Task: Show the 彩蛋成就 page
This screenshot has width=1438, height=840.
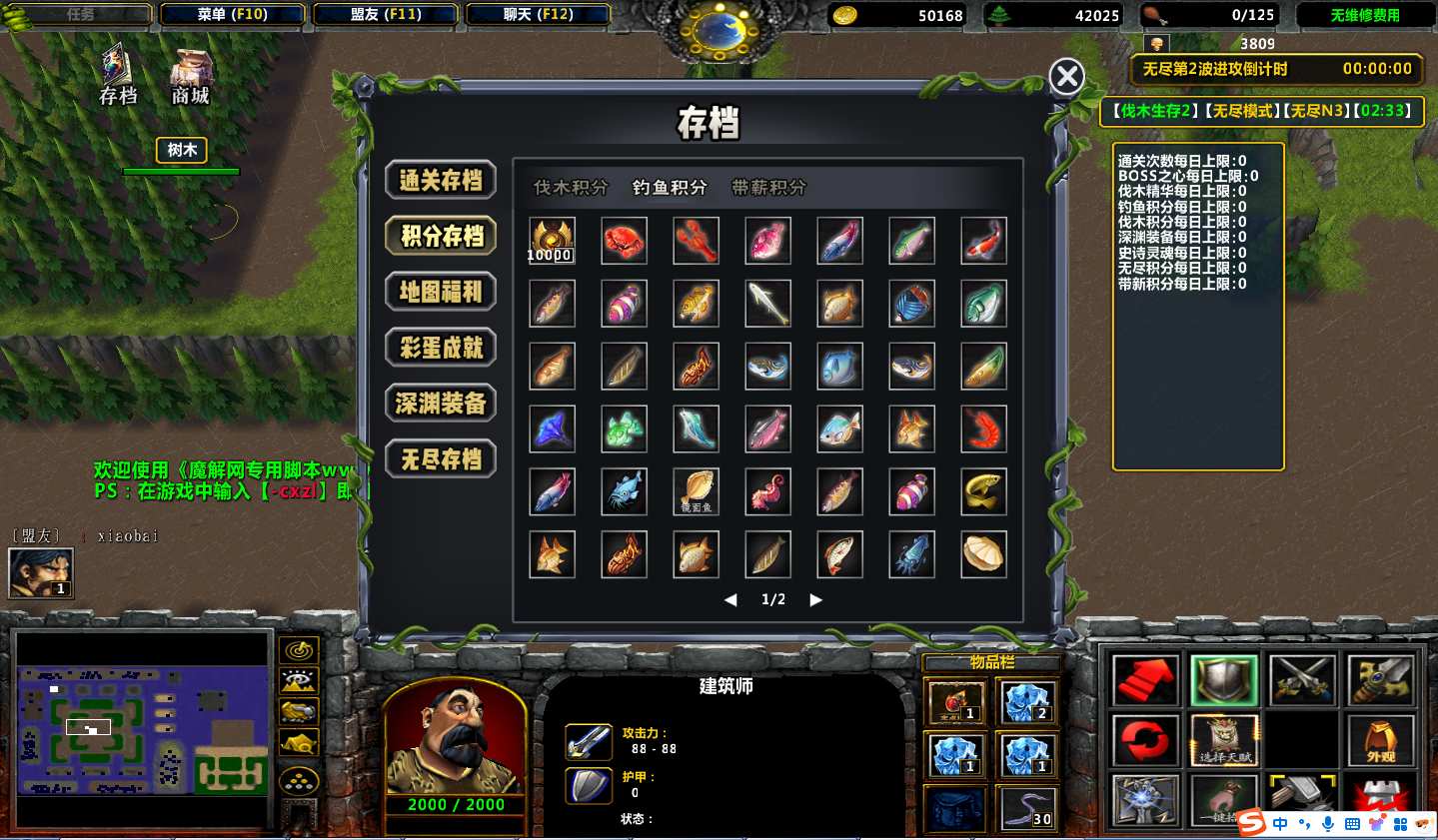Action: [x=441, y=348]
